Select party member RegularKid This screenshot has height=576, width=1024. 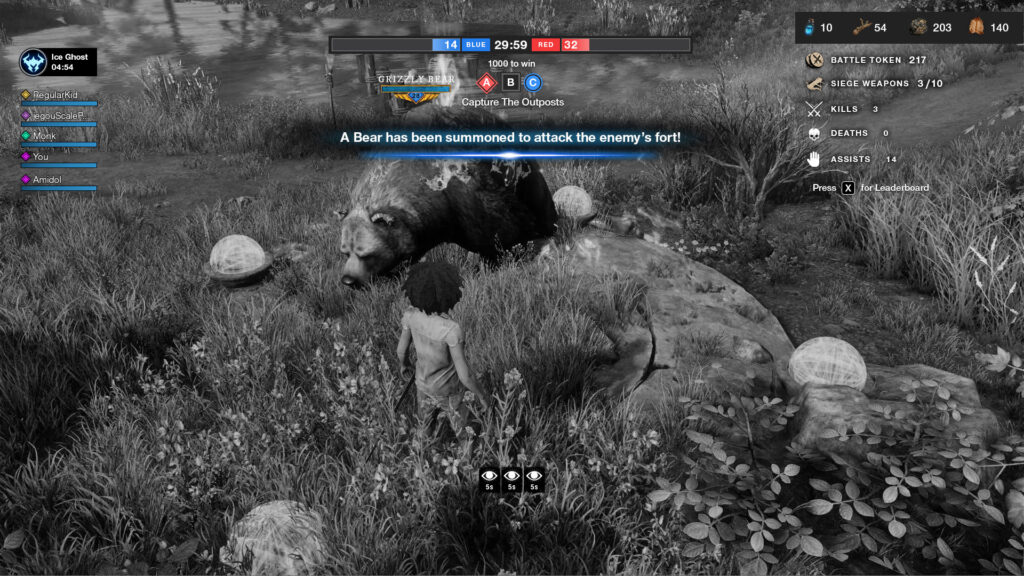coord(56,95)
